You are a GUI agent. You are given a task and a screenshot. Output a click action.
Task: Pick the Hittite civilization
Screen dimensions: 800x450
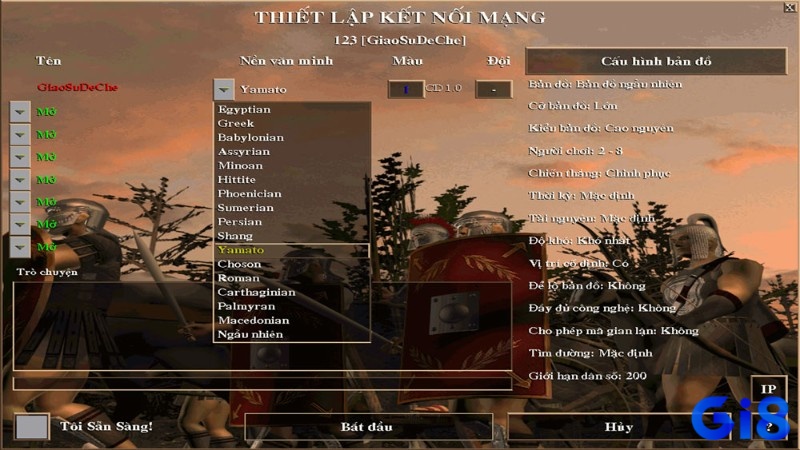click(x=238, y=179)
